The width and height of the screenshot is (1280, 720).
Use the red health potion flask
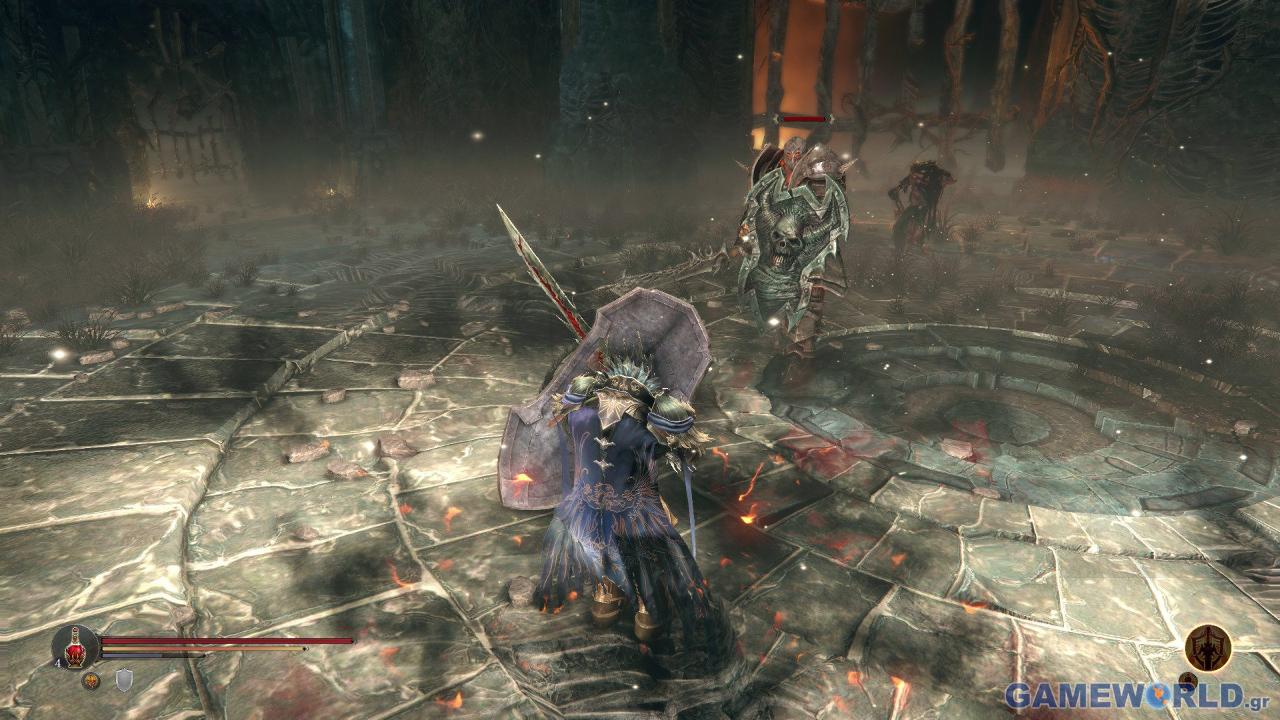point(76,645)
